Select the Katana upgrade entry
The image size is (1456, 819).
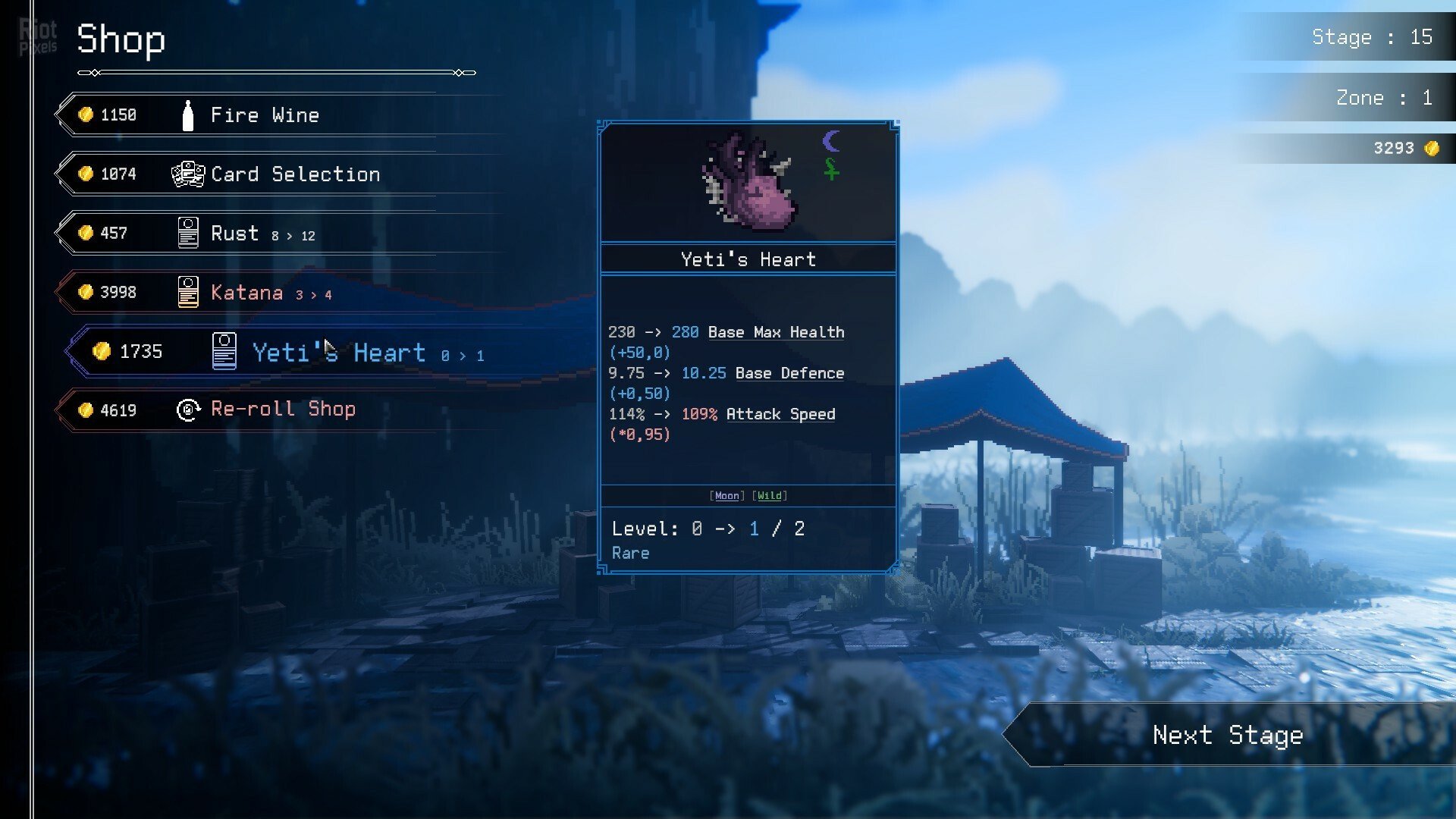[x=270, y=293]
